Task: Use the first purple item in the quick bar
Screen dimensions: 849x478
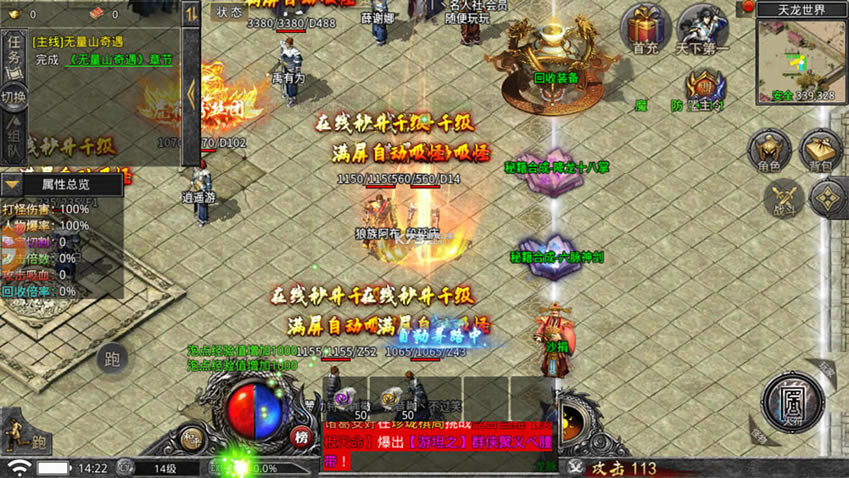Action: (x=345, y=399)
